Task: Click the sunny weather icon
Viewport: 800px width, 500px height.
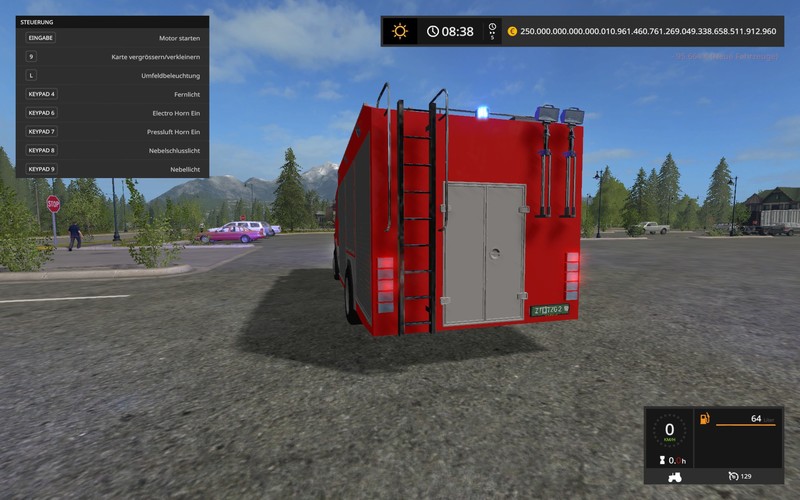Action: (x=400, y=31)
